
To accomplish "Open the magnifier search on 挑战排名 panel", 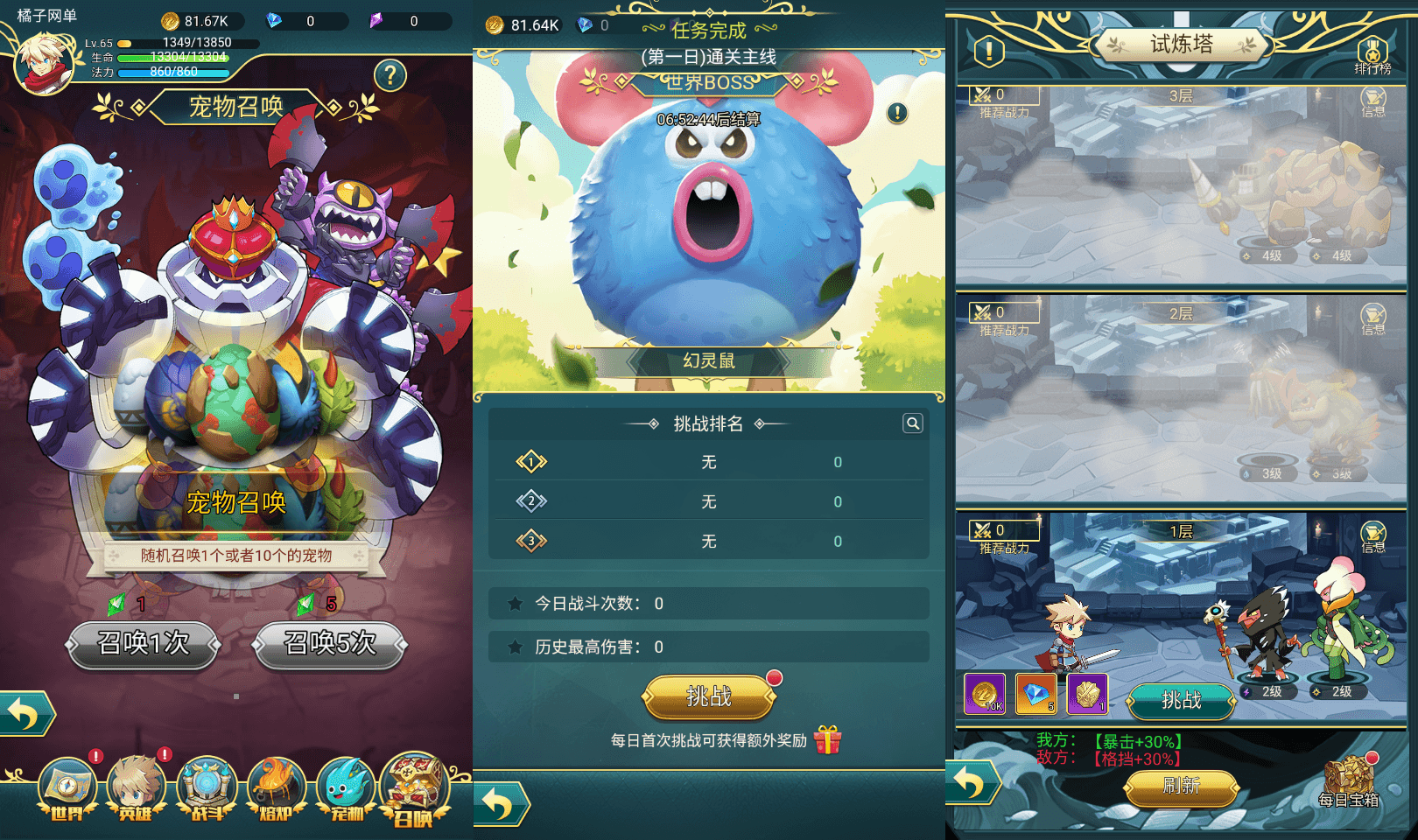I will pos(912,423).
